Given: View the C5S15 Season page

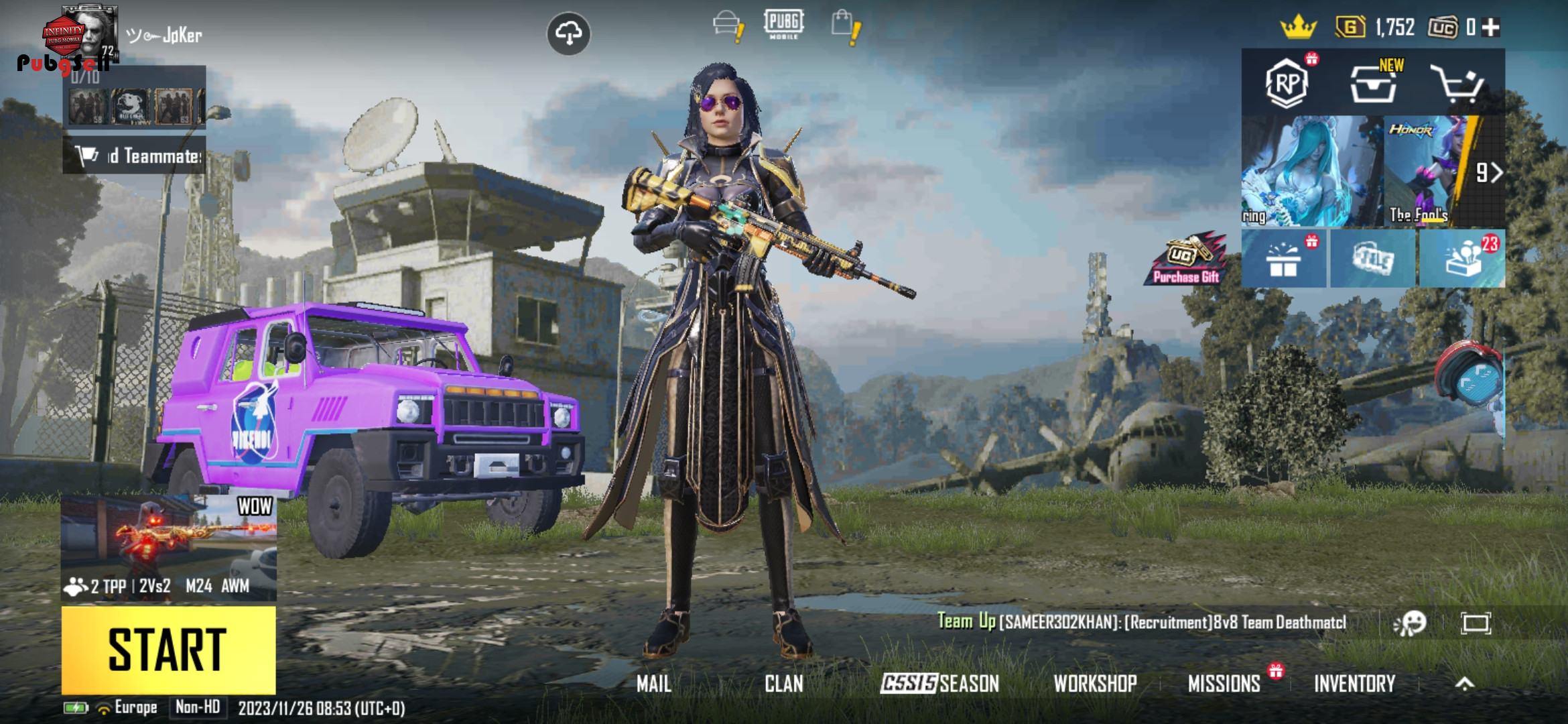Looking at the screenshot, I should tap(939, 684).
